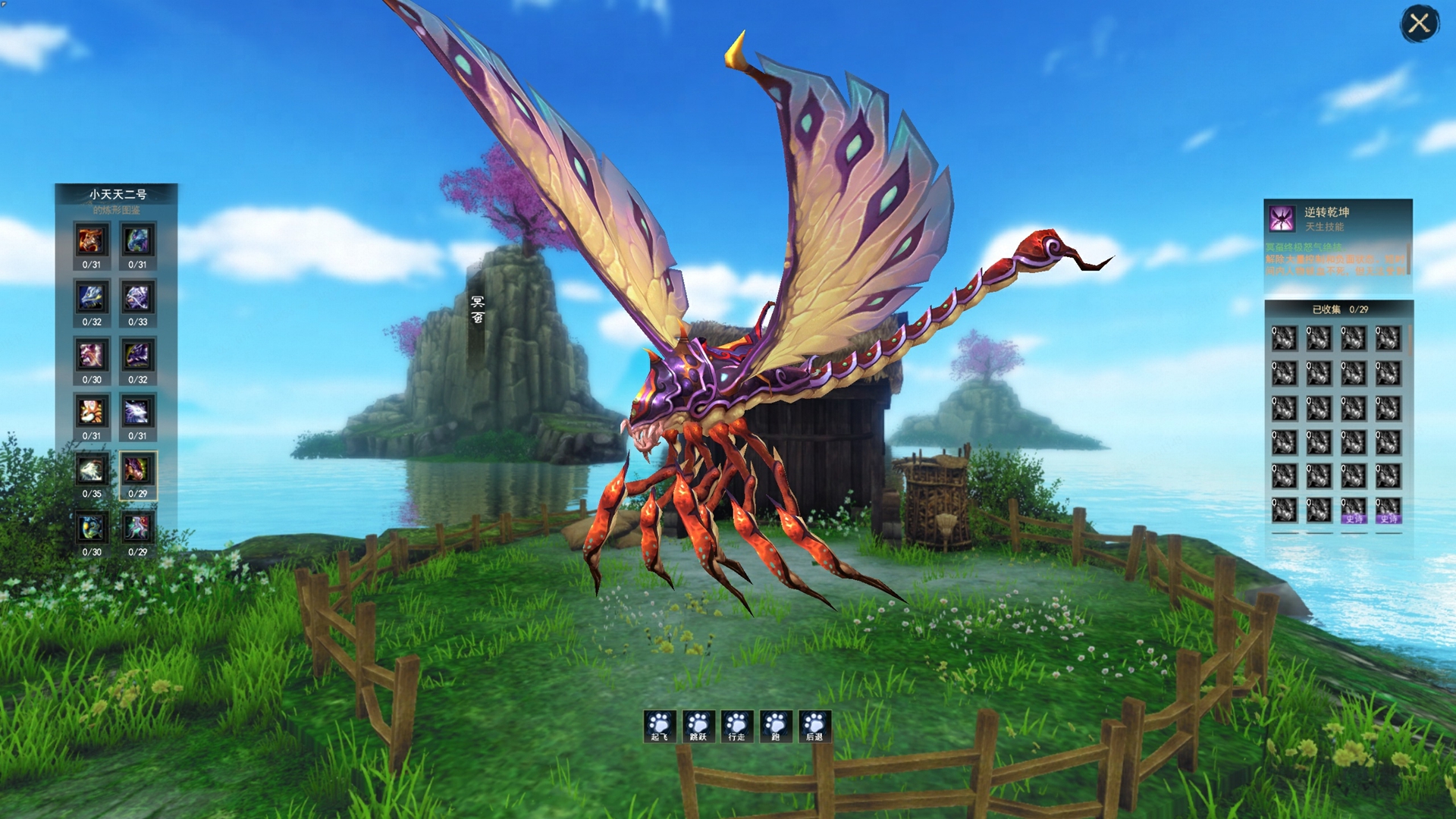The height and width of the screenshot is (819, 1456).
Task: Play the 后退 (back up) animation
Action: point(814,726)
